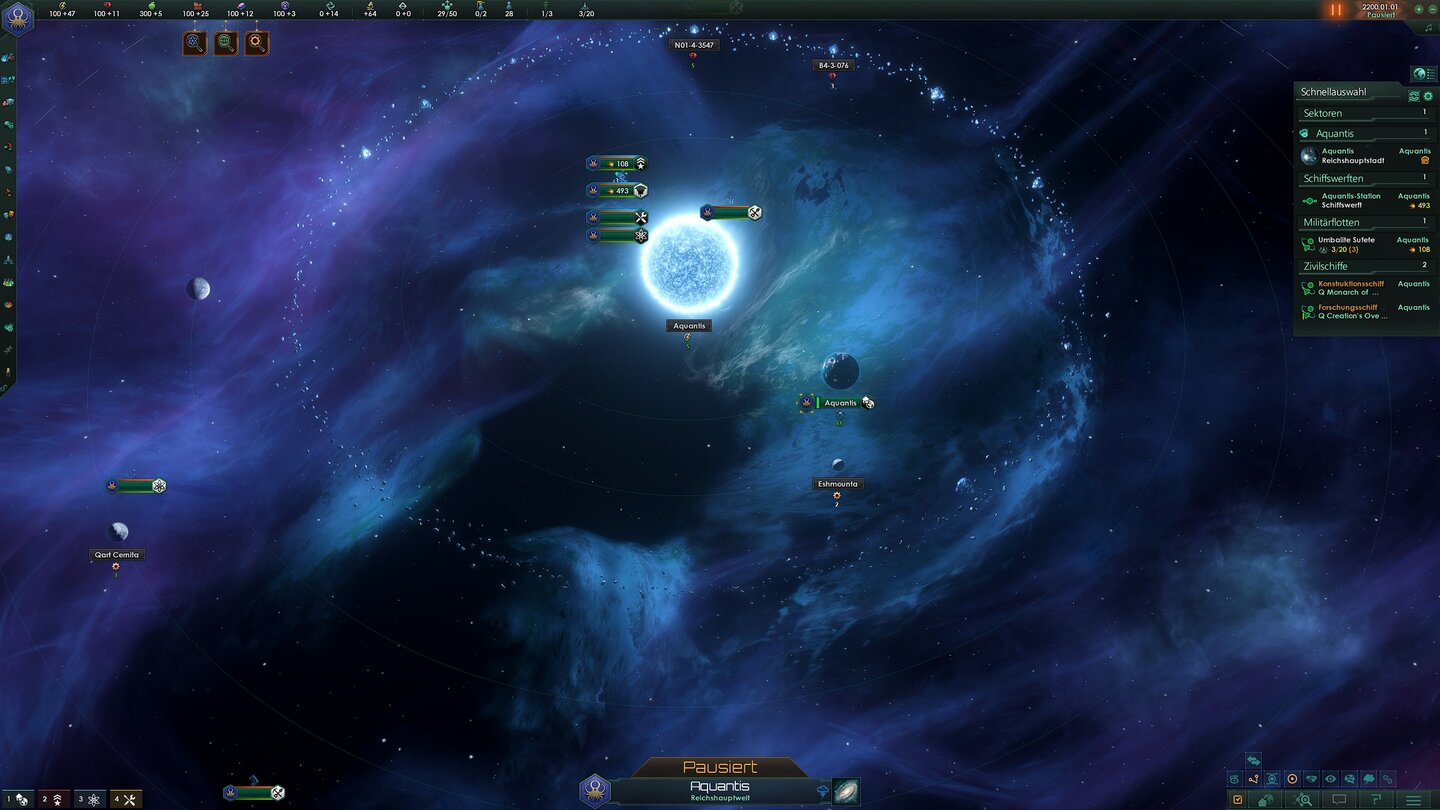Toggle the outliner panel globe button
1440x810 pixels.
1422,74
